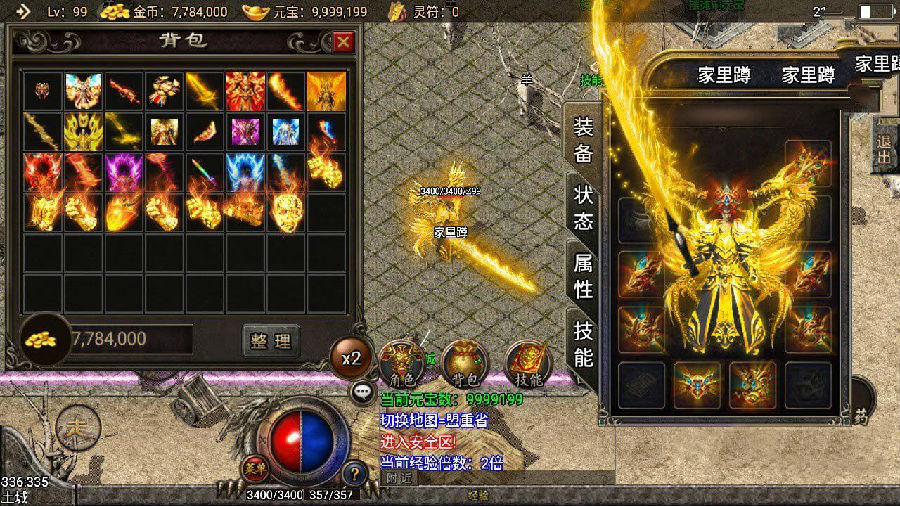Viewport: 900px width, 506px height.
Task: Select the 技能 tab on character panel
Action: [x=583, y=343]
